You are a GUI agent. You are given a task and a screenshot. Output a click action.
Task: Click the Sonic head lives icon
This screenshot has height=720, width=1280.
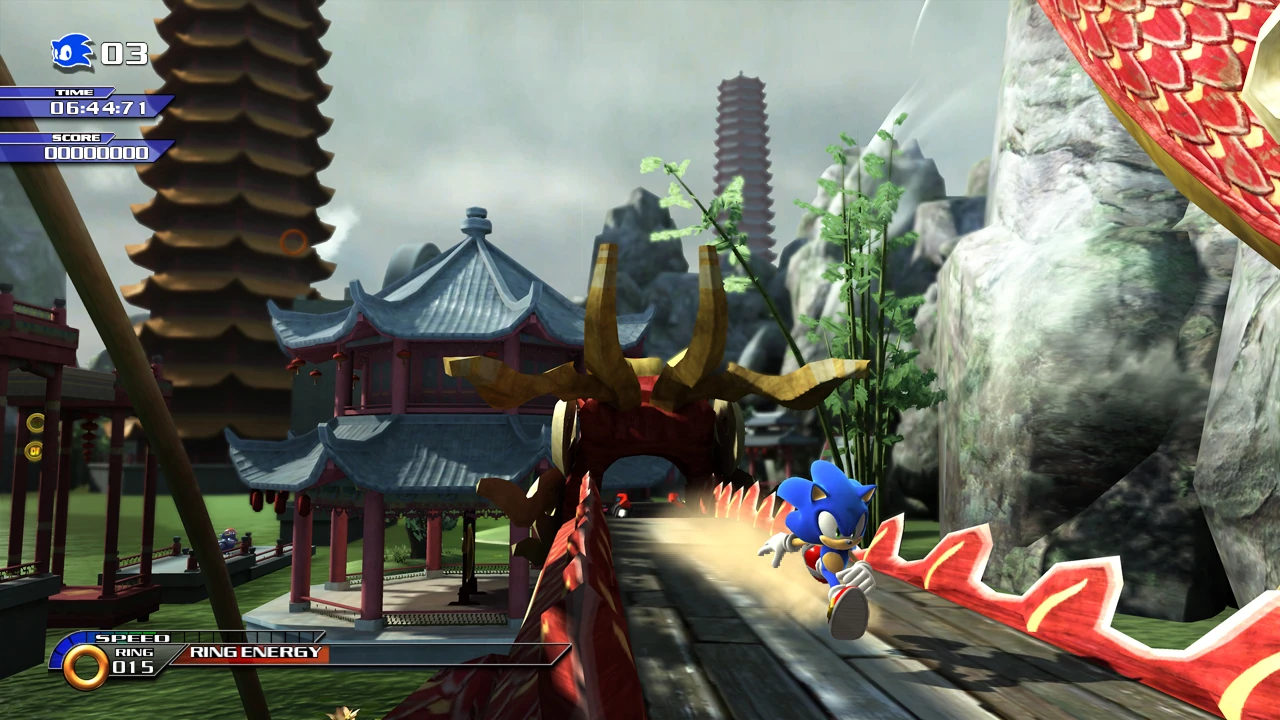(x=72, y=52)
